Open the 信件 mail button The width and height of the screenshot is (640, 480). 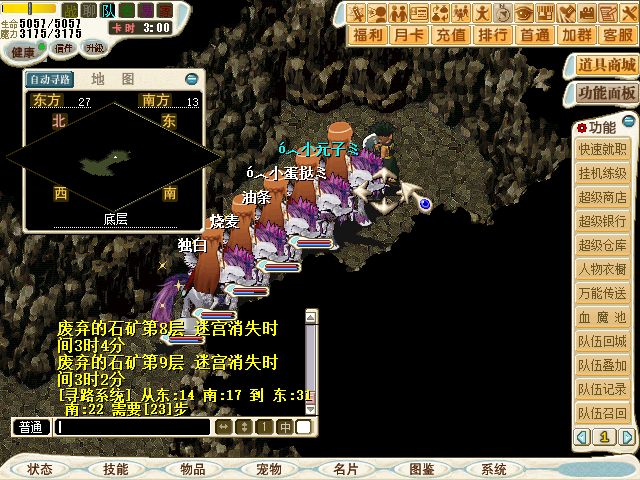click(63, 48)
